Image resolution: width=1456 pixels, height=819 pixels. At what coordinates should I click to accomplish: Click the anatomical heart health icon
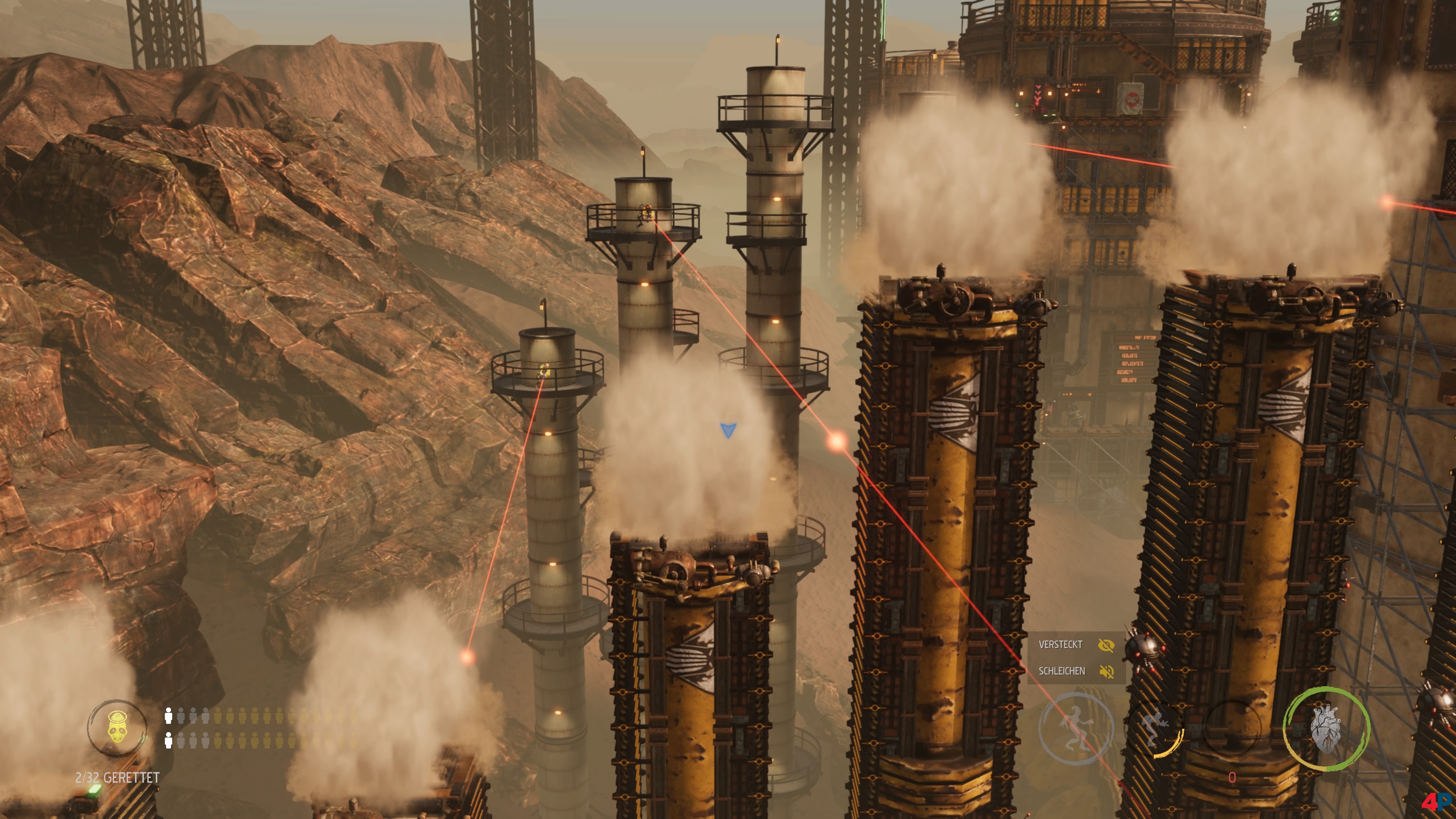click(x=1326, y=728)
